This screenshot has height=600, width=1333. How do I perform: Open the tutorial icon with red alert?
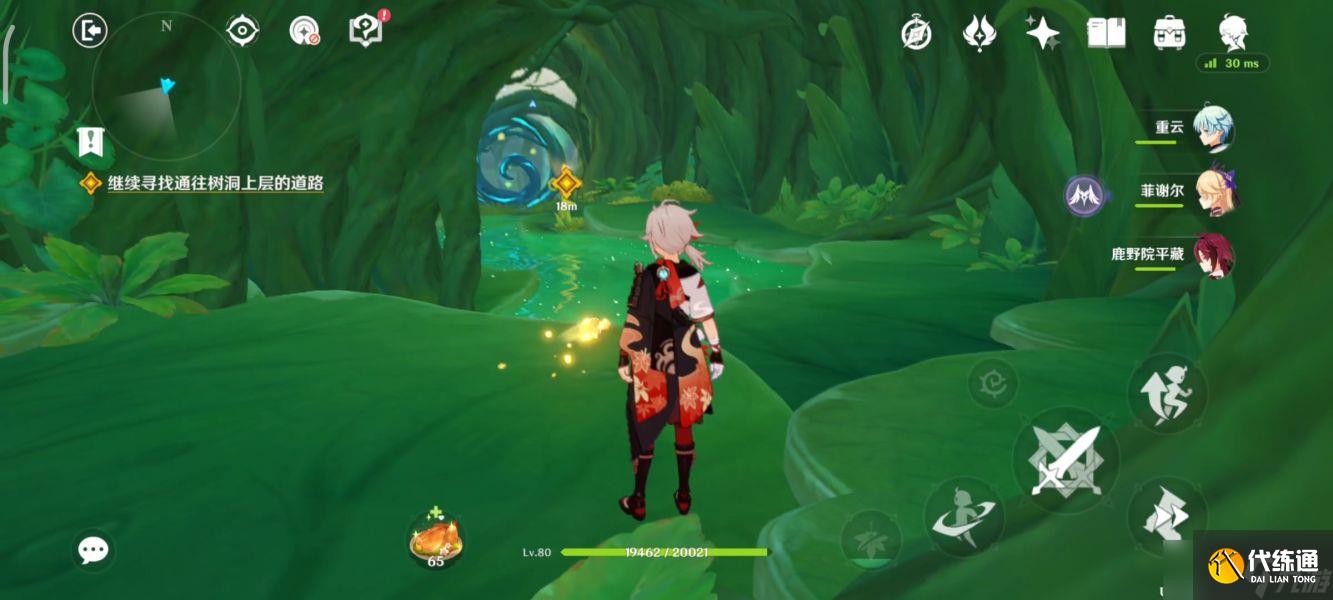tap(365, 30)
